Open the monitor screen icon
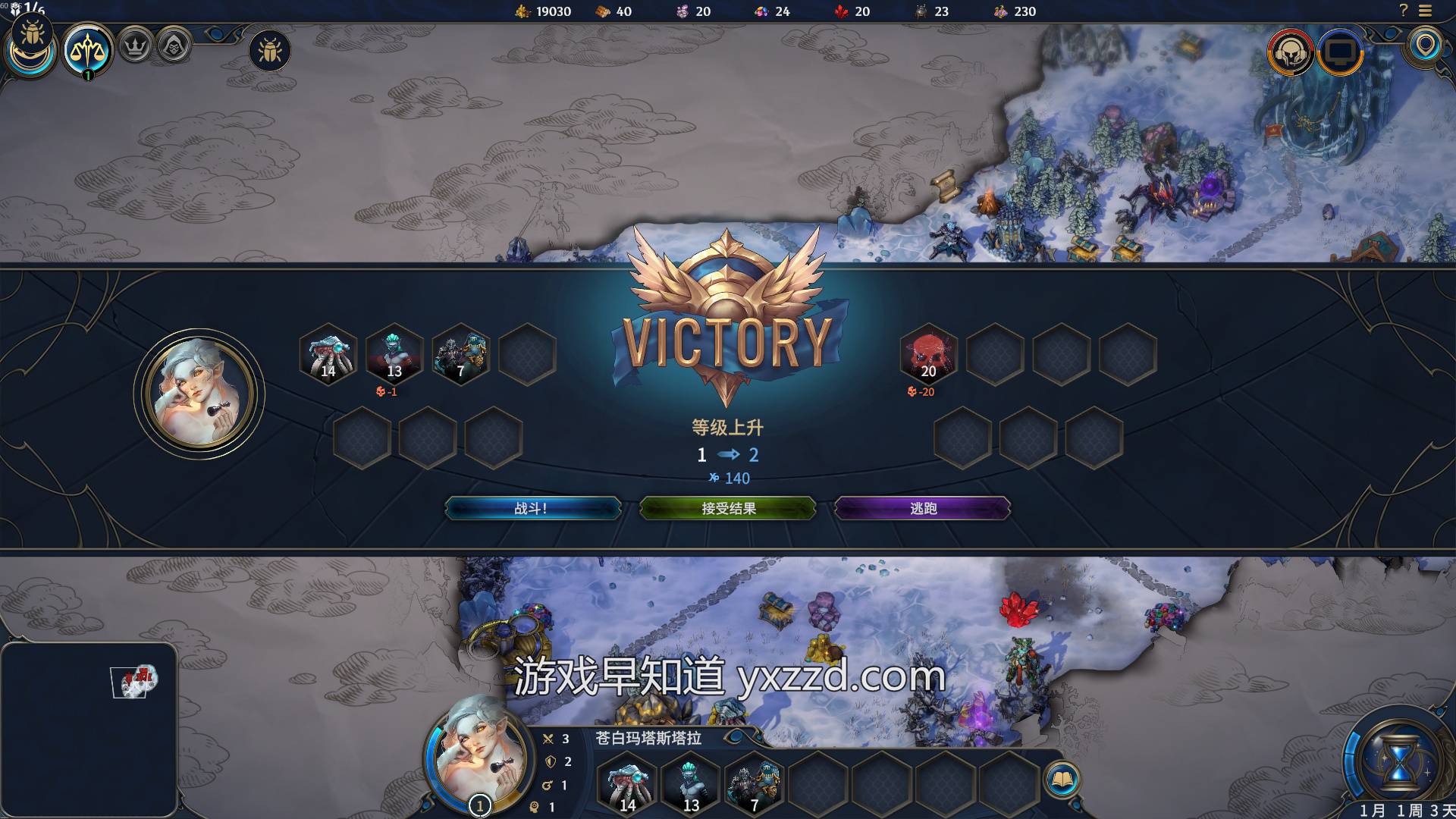 [x=1341, y=52]
